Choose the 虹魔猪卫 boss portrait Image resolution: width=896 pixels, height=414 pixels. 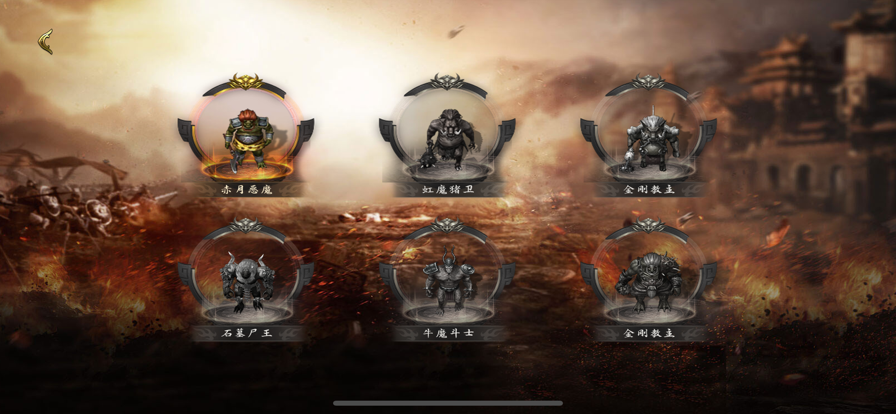point(447,136)
